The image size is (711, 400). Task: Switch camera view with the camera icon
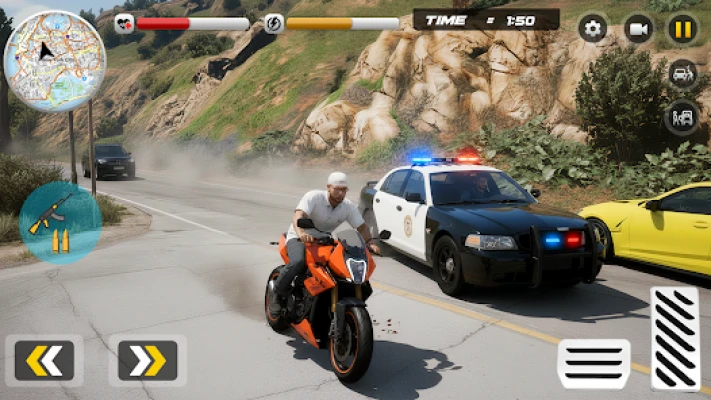pyautogui.click(x=638, y=28)
